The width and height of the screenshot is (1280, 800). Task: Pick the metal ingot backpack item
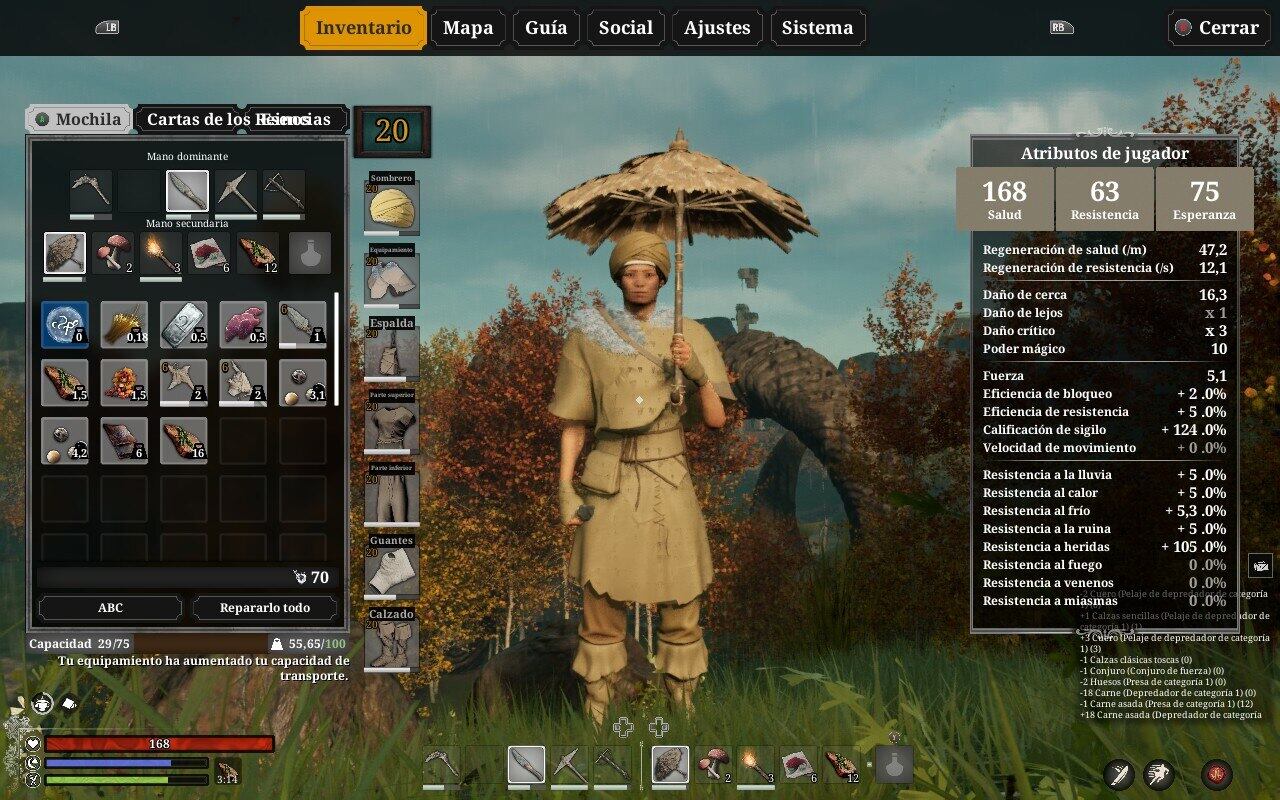[184, 325]
